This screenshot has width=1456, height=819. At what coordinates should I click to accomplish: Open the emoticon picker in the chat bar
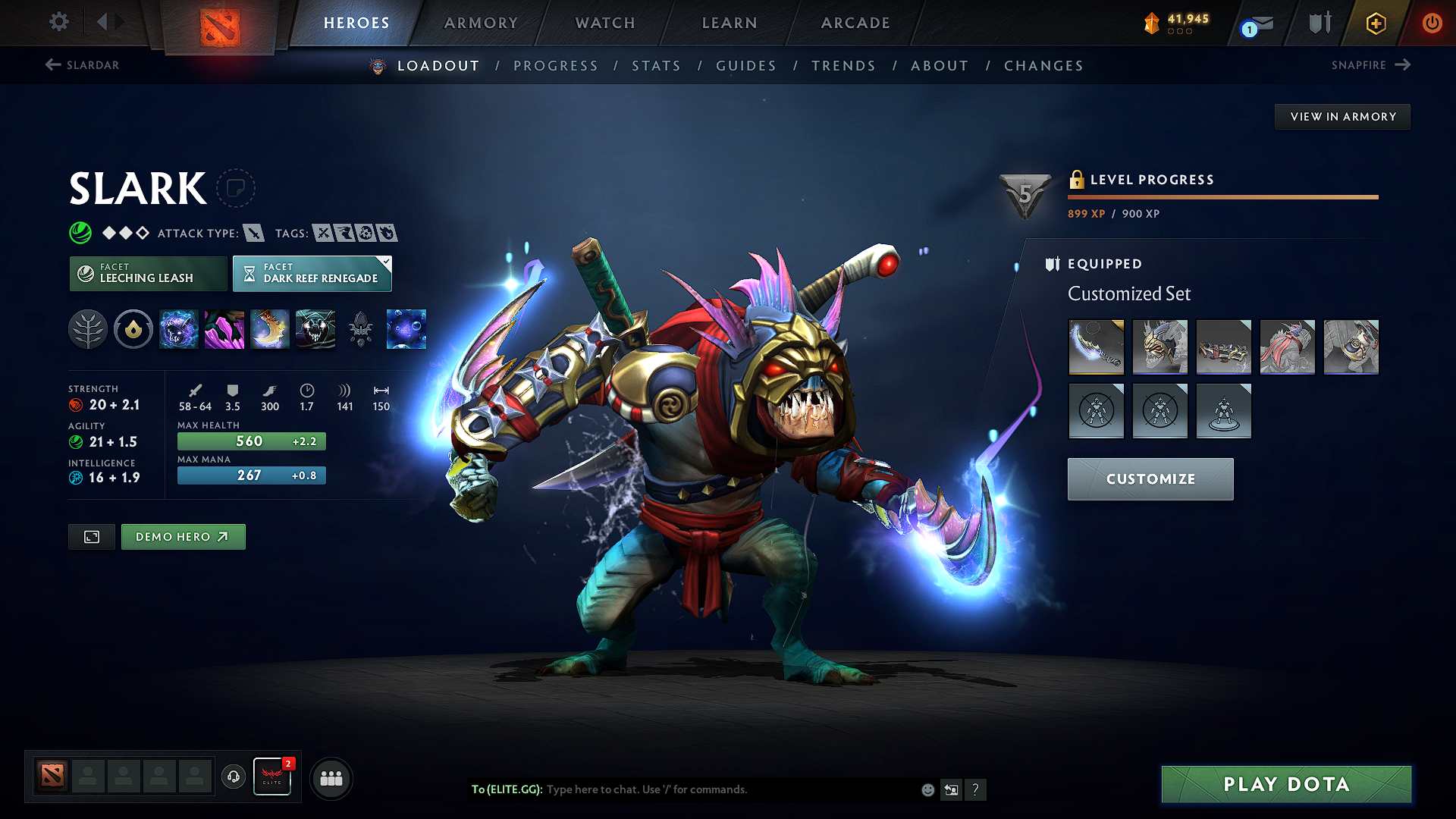[x=927, y=789]
